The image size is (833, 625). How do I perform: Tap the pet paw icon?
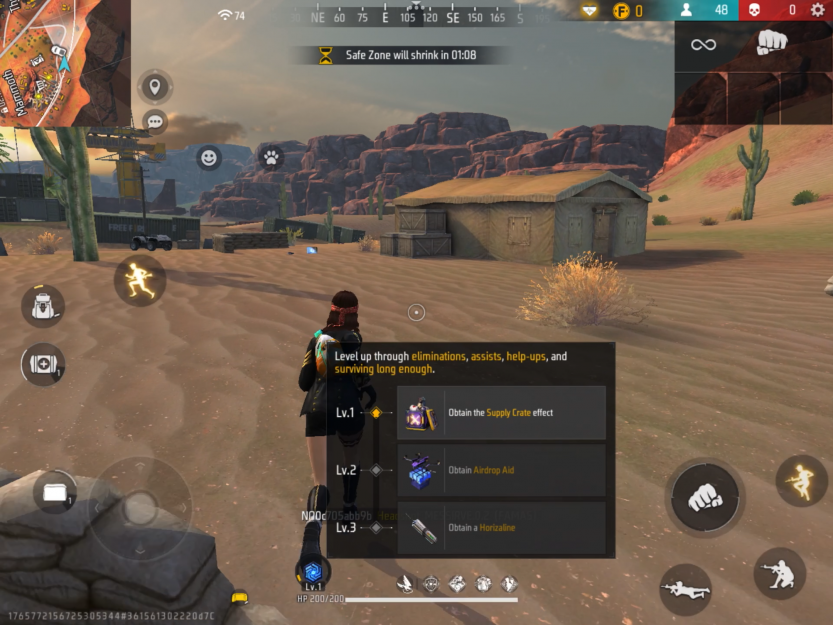tap(270, 157)
